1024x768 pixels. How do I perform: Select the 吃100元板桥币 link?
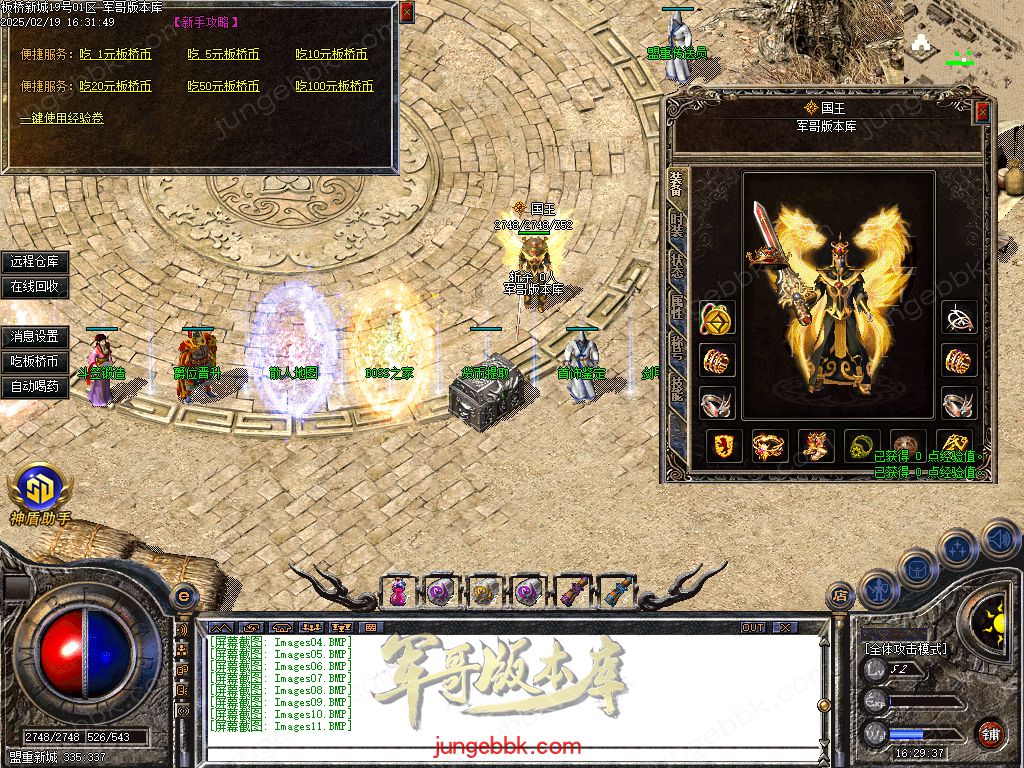[x=334, y=86]
